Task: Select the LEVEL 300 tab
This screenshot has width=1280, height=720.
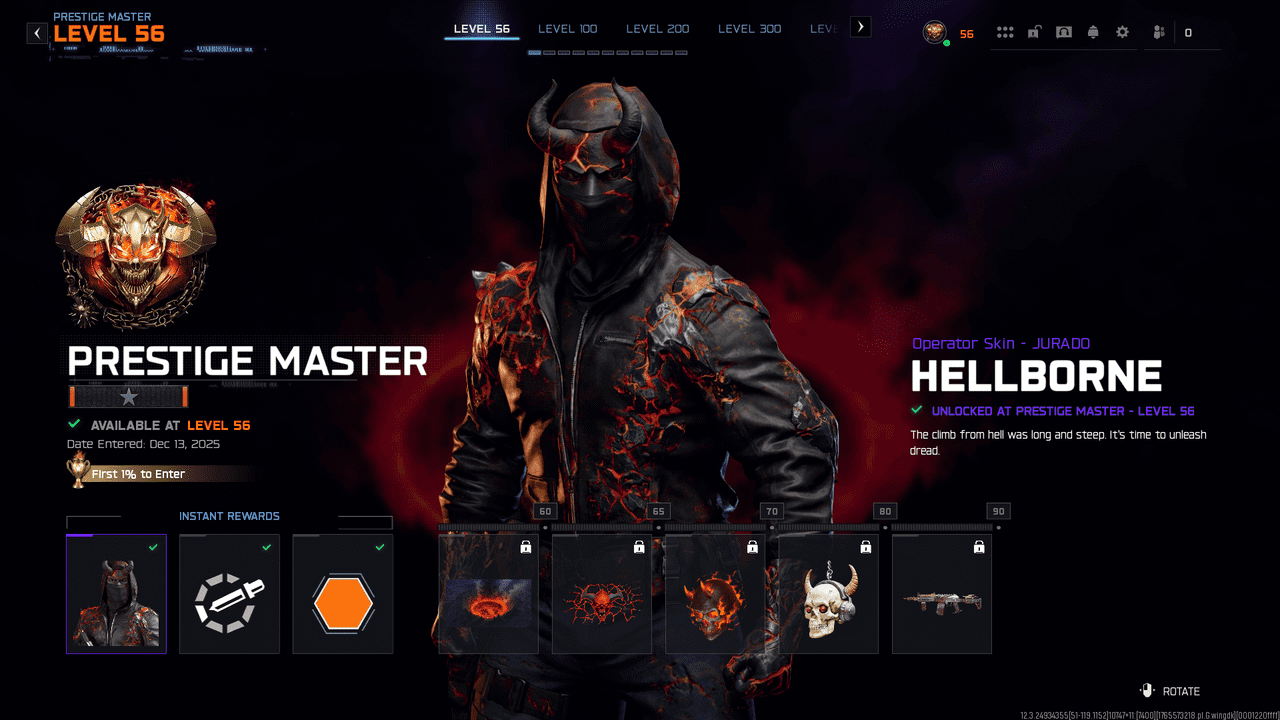Action: coord(749,28)
